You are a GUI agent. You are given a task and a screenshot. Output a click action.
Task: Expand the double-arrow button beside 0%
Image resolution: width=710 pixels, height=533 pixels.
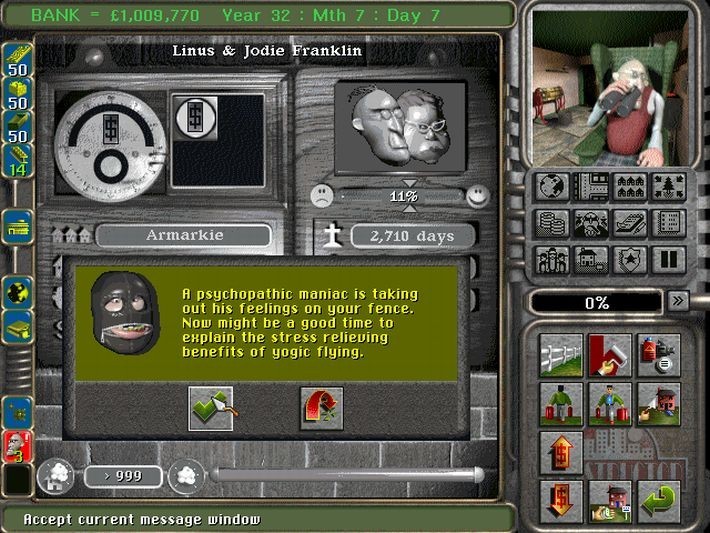pos(678,300)
